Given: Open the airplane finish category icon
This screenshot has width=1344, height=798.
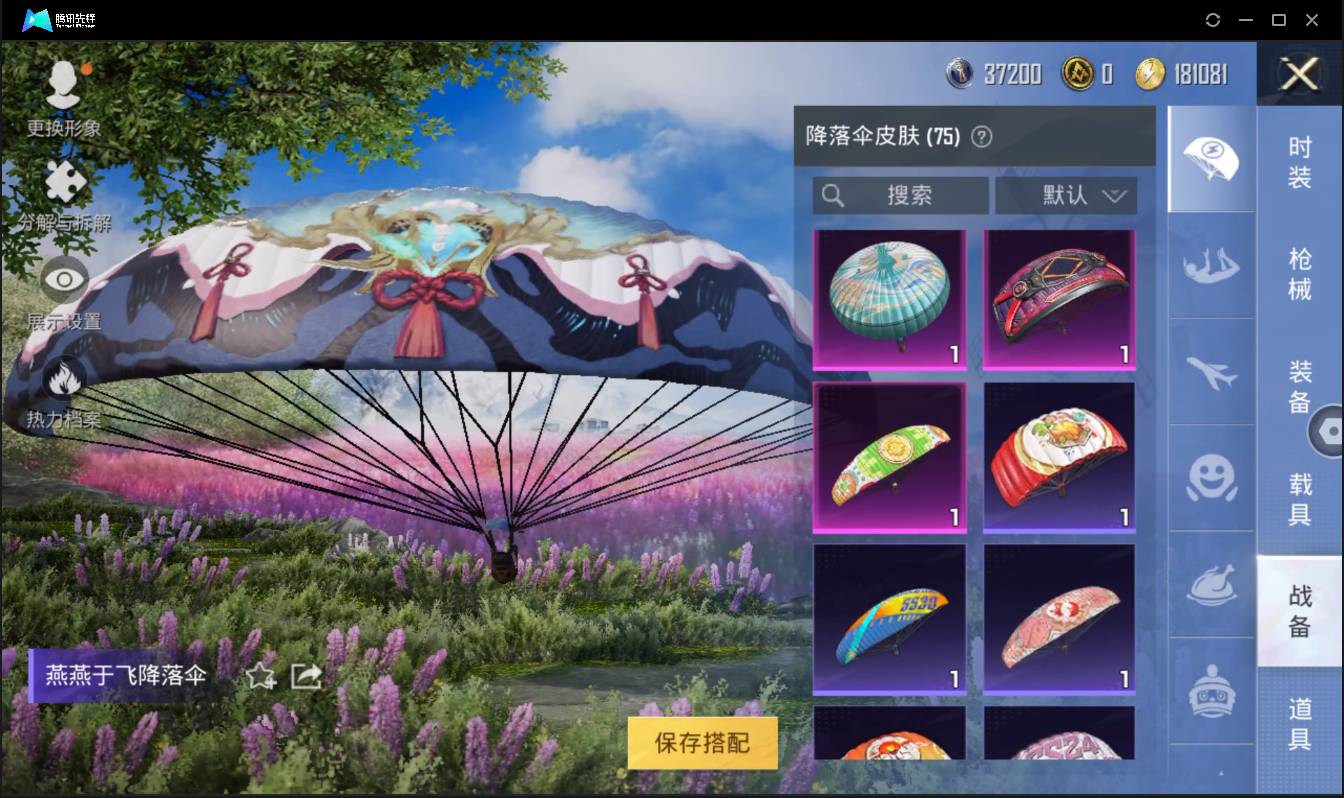Looking at the screenshot, I should [1210, 374].
